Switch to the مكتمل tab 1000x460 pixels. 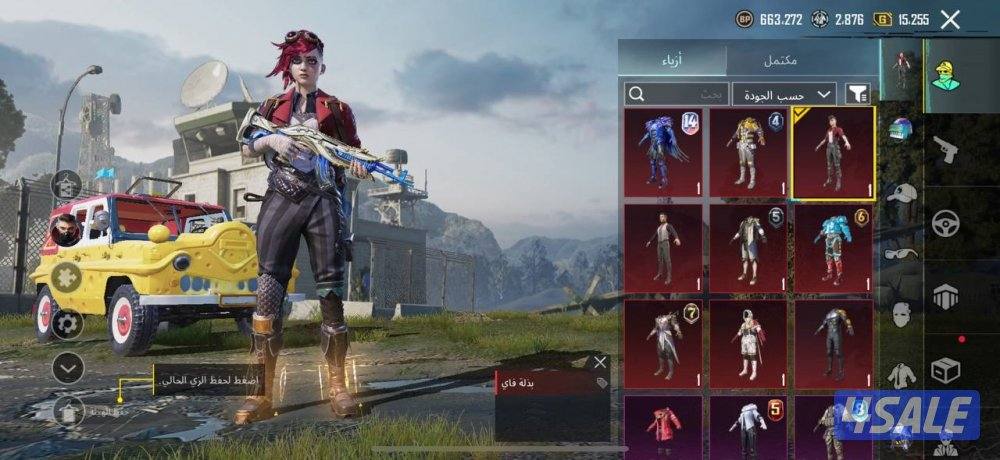(781, 60)
